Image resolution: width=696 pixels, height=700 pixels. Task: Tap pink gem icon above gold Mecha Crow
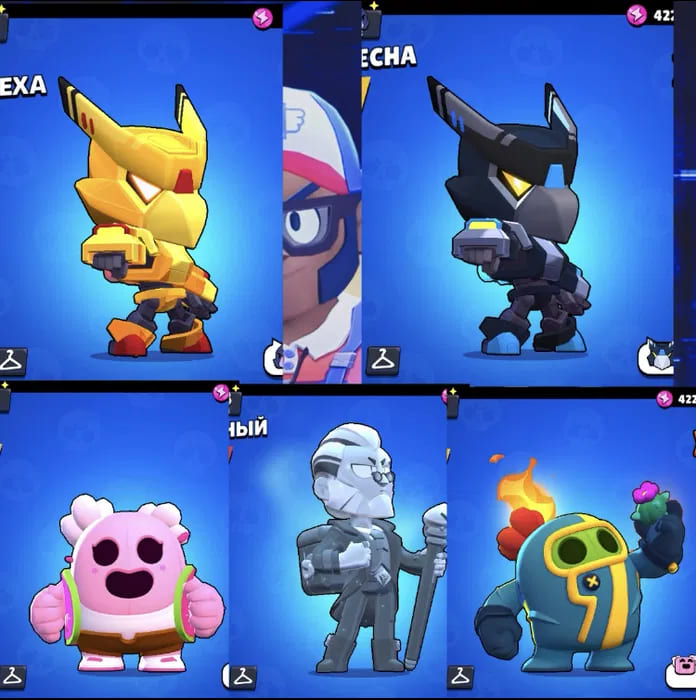pyautogui.click(x=263, y=18)
